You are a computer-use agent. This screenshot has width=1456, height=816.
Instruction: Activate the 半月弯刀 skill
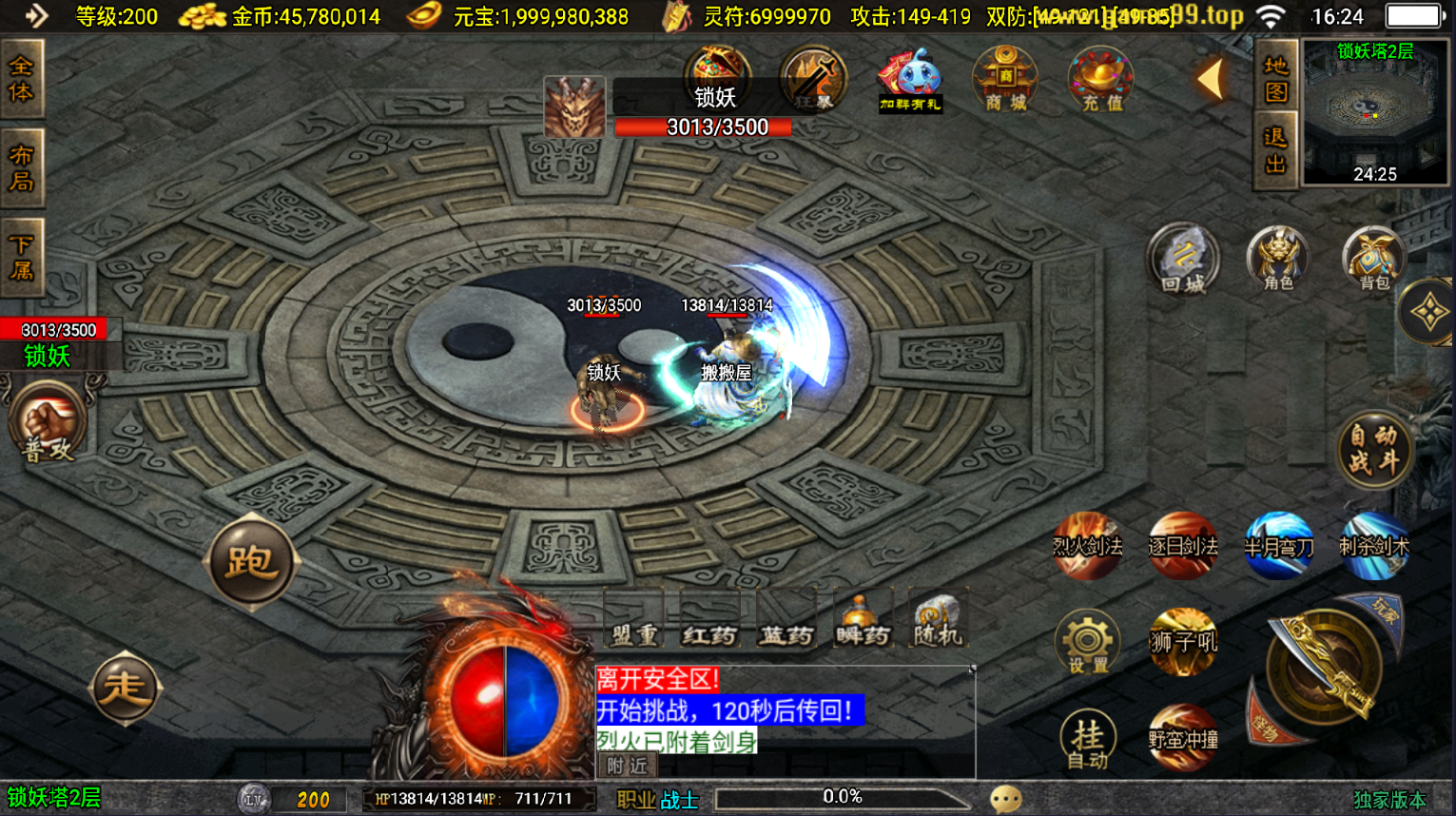pyautogui.click(x=1278, y=545)
